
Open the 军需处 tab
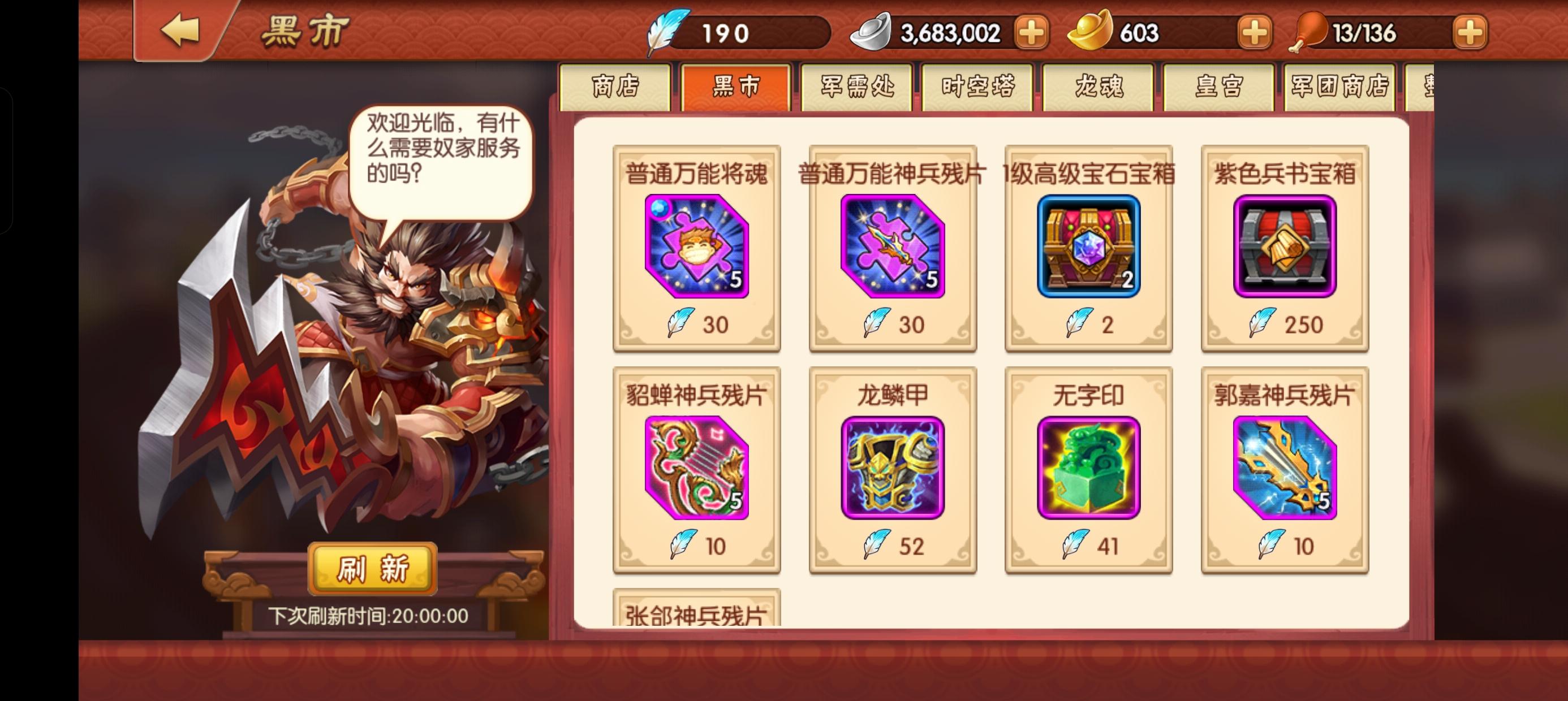(857, 86)
